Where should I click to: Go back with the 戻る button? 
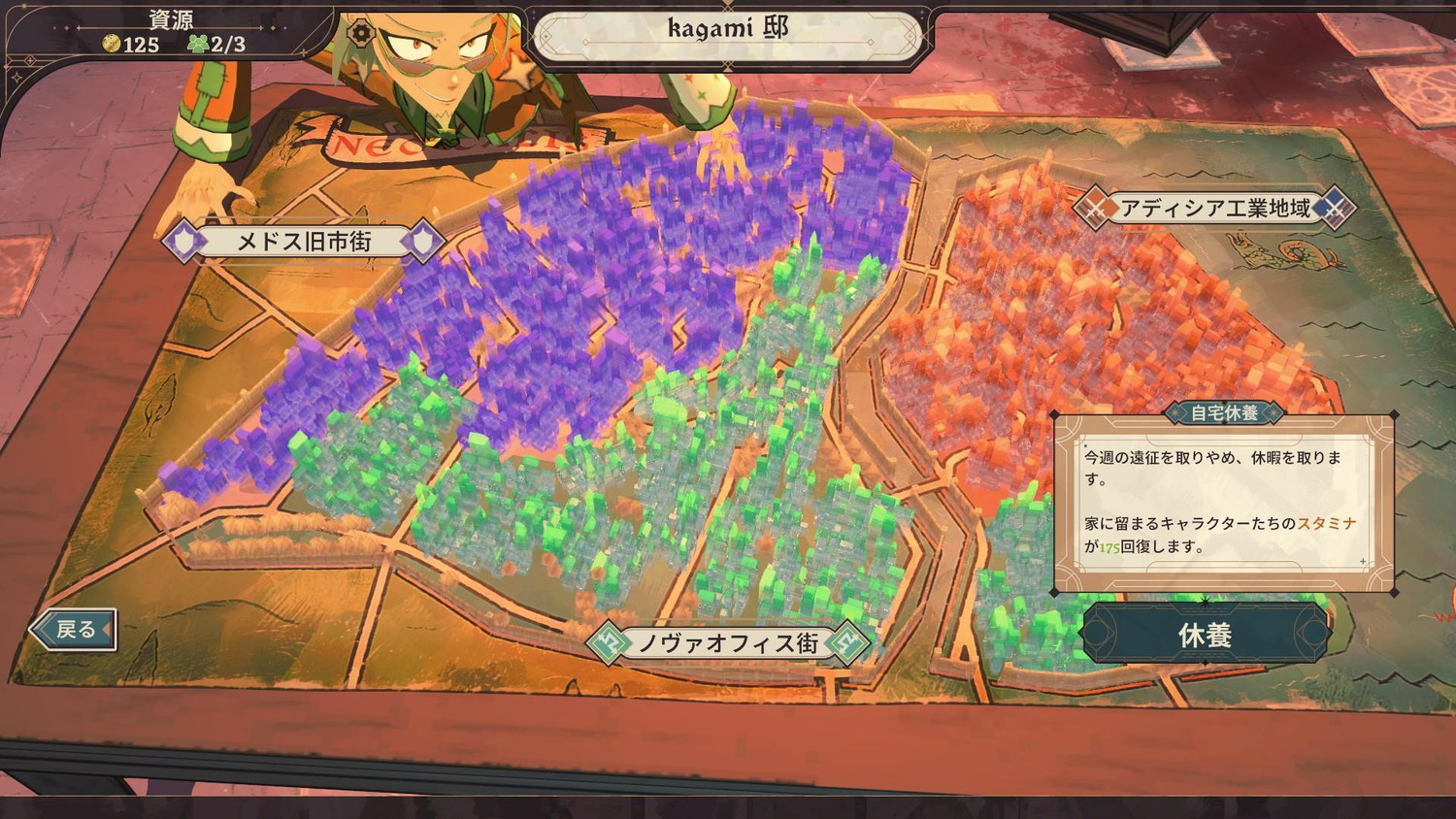coord(75,629)
